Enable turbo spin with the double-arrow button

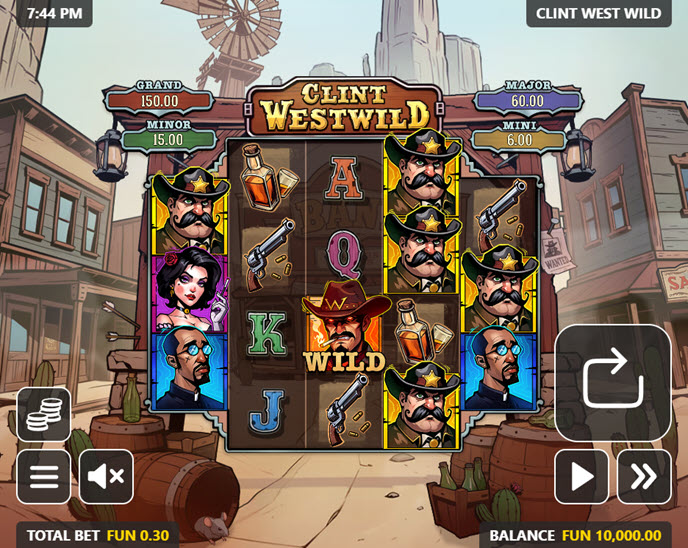click(643, 476)
